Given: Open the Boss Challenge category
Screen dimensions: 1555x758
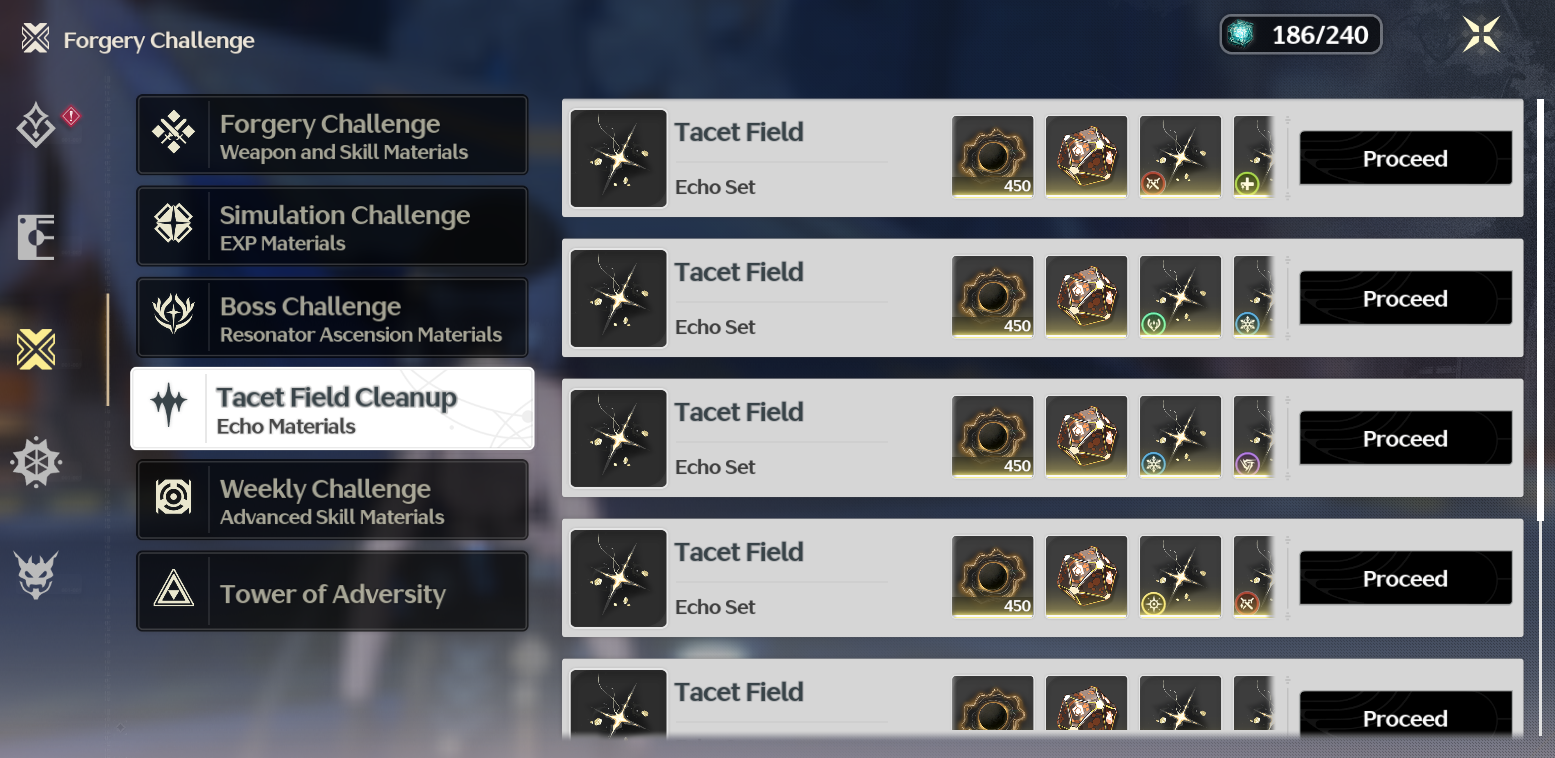Looking at the screenshot, I should 332,317.
